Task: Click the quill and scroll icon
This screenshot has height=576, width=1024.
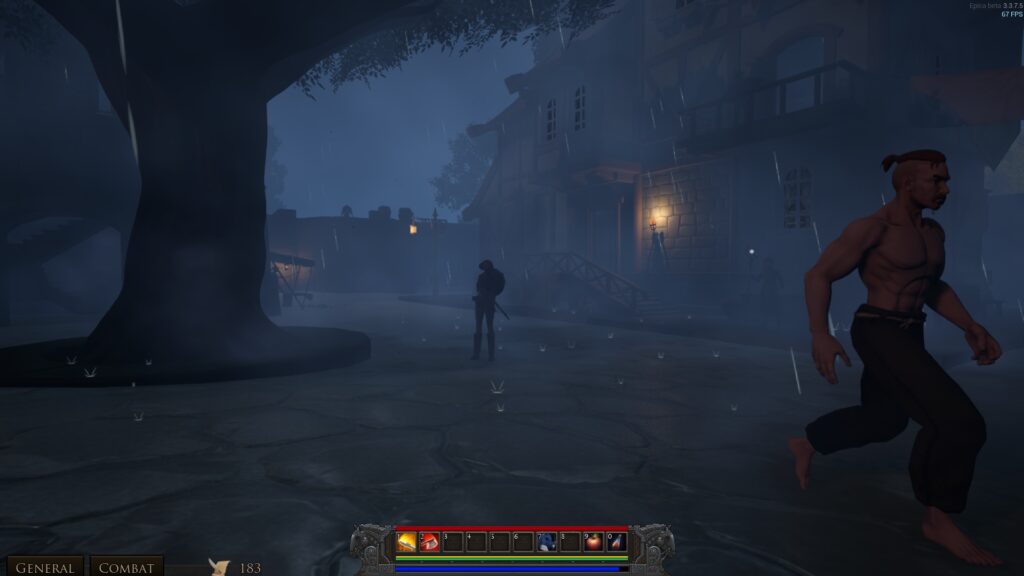Action: click(219, 567)
